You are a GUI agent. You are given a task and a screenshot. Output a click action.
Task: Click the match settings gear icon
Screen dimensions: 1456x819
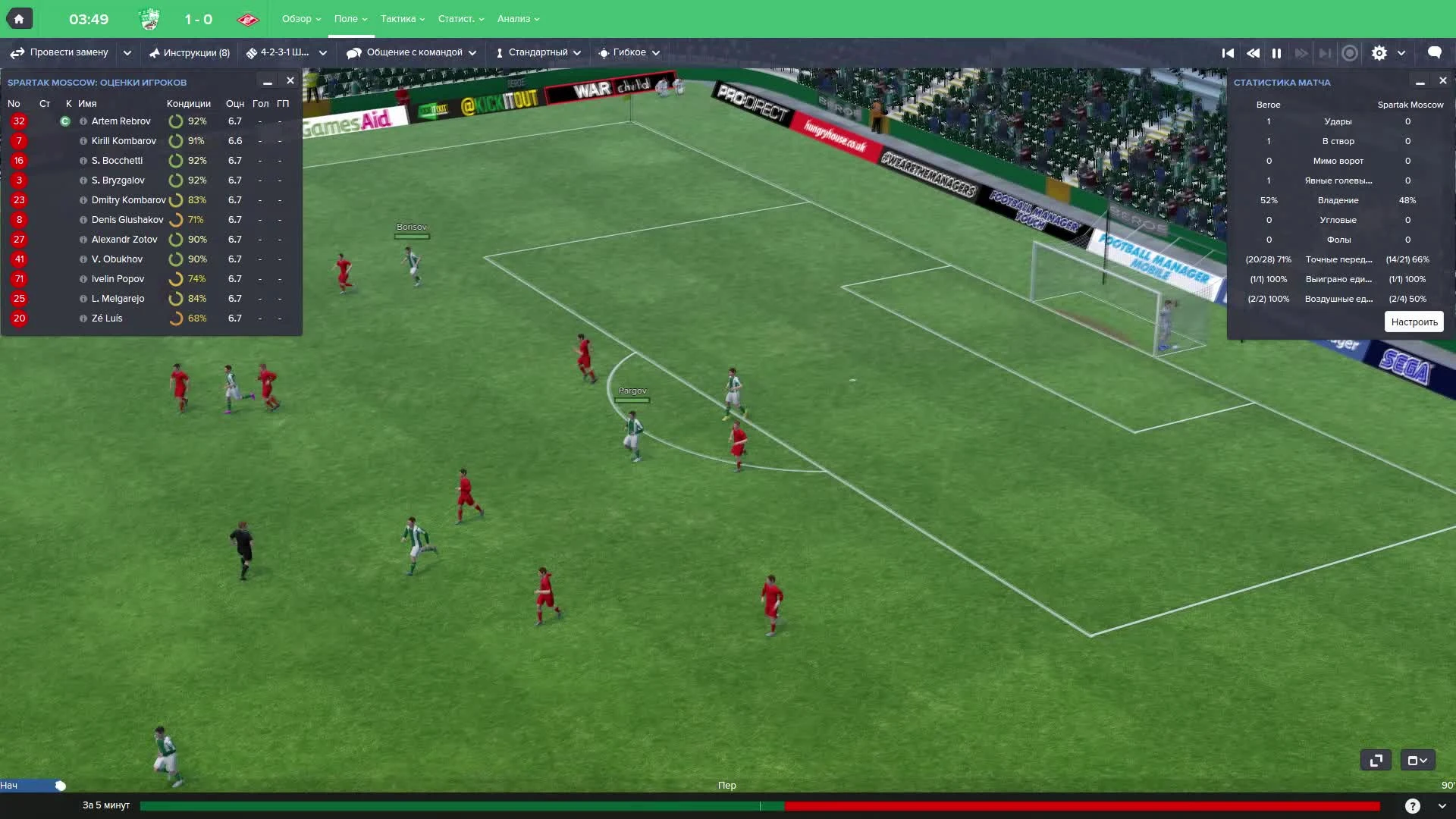1380,52
